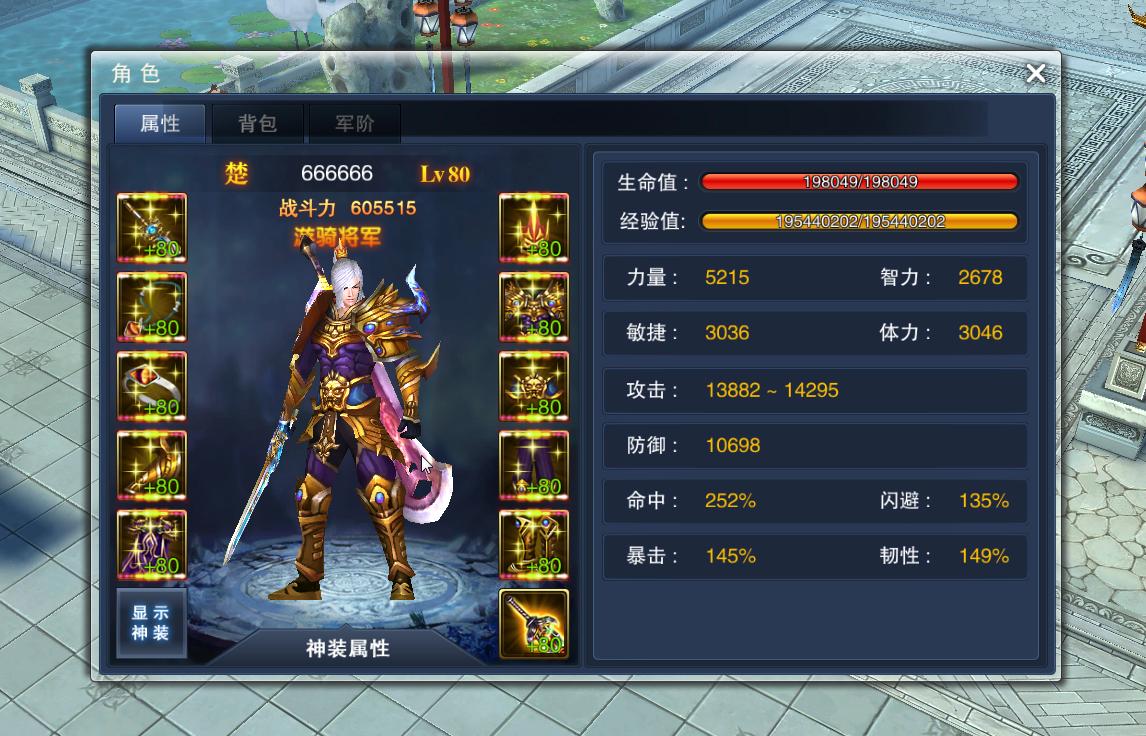Viewport: 1146px width, 736px height.
Task: Select the necklace equipment slot
Action: (152, 307)
